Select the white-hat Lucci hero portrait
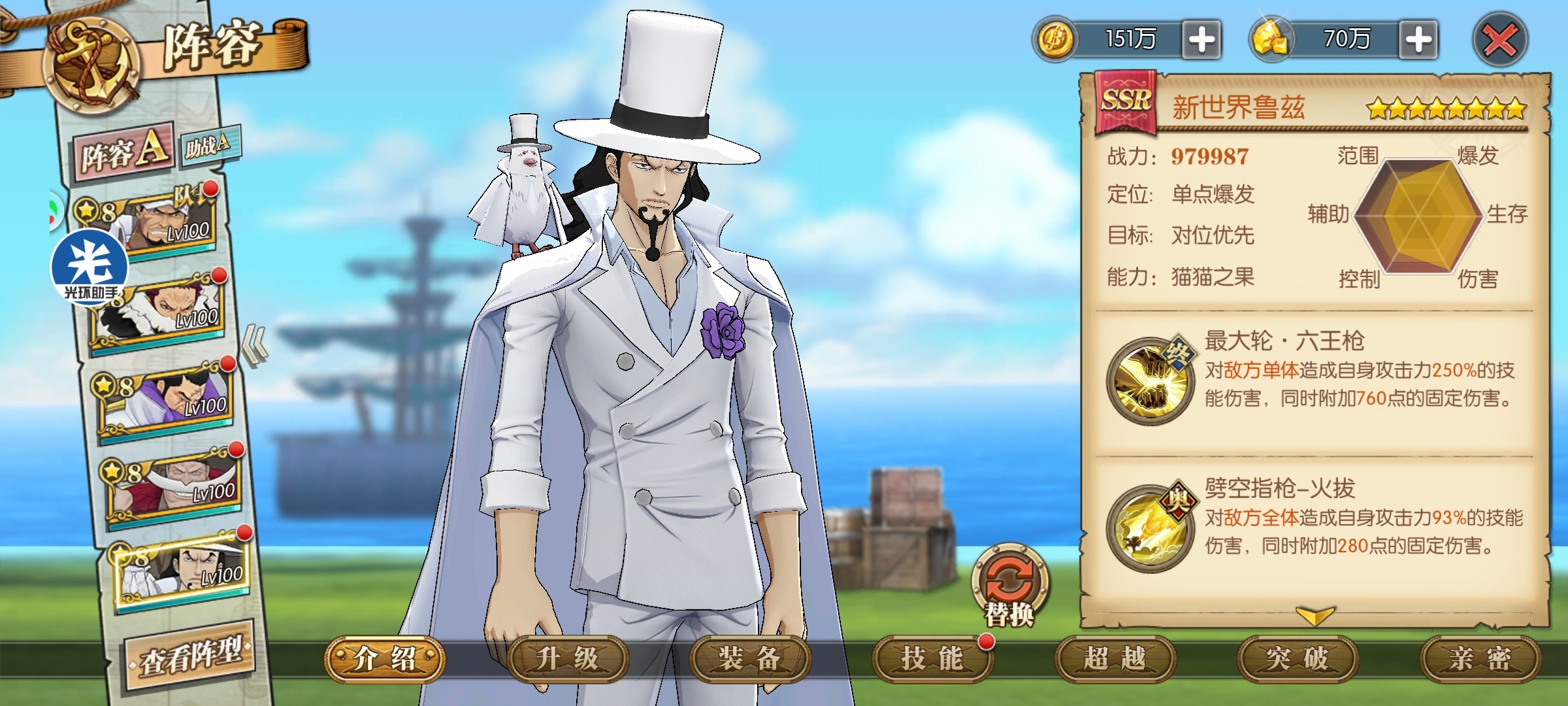Image resolution: width=1568 pixels, height=706 pixels. [183, 569]
